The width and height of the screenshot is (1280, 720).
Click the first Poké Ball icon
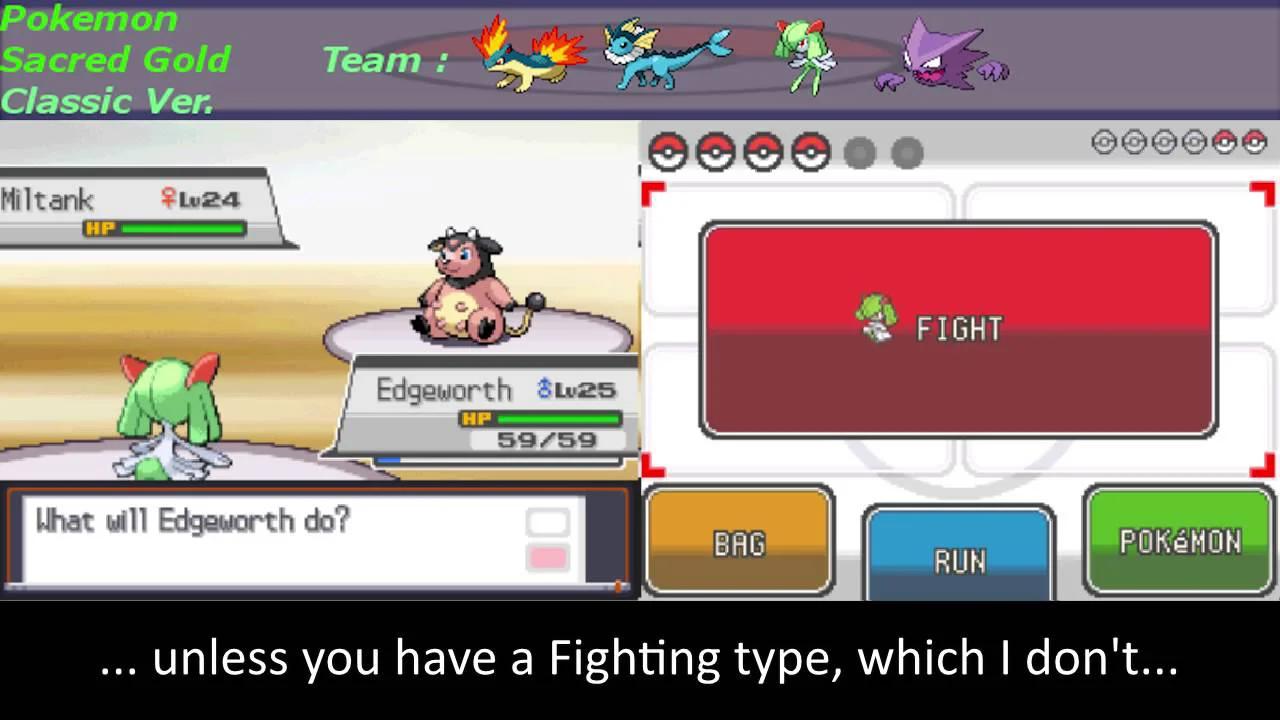(x=667, y=152)
